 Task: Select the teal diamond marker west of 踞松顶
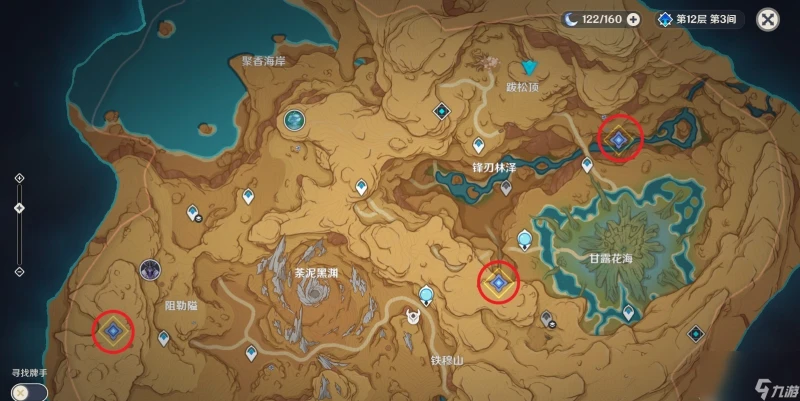point(440,111)
